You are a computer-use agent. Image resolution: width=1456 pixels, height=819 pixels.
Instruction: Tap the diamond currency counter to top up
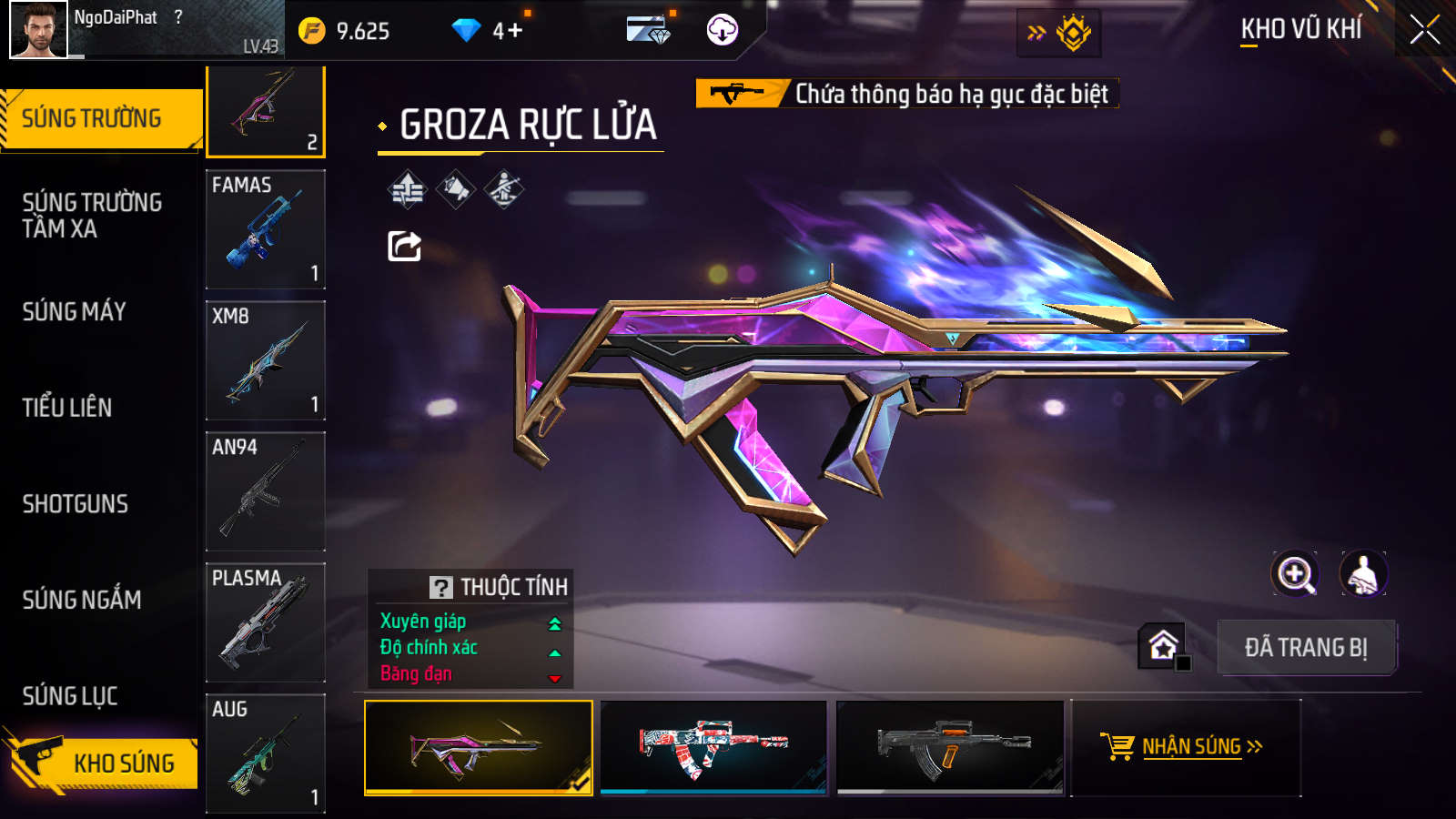tap(487, 31)
